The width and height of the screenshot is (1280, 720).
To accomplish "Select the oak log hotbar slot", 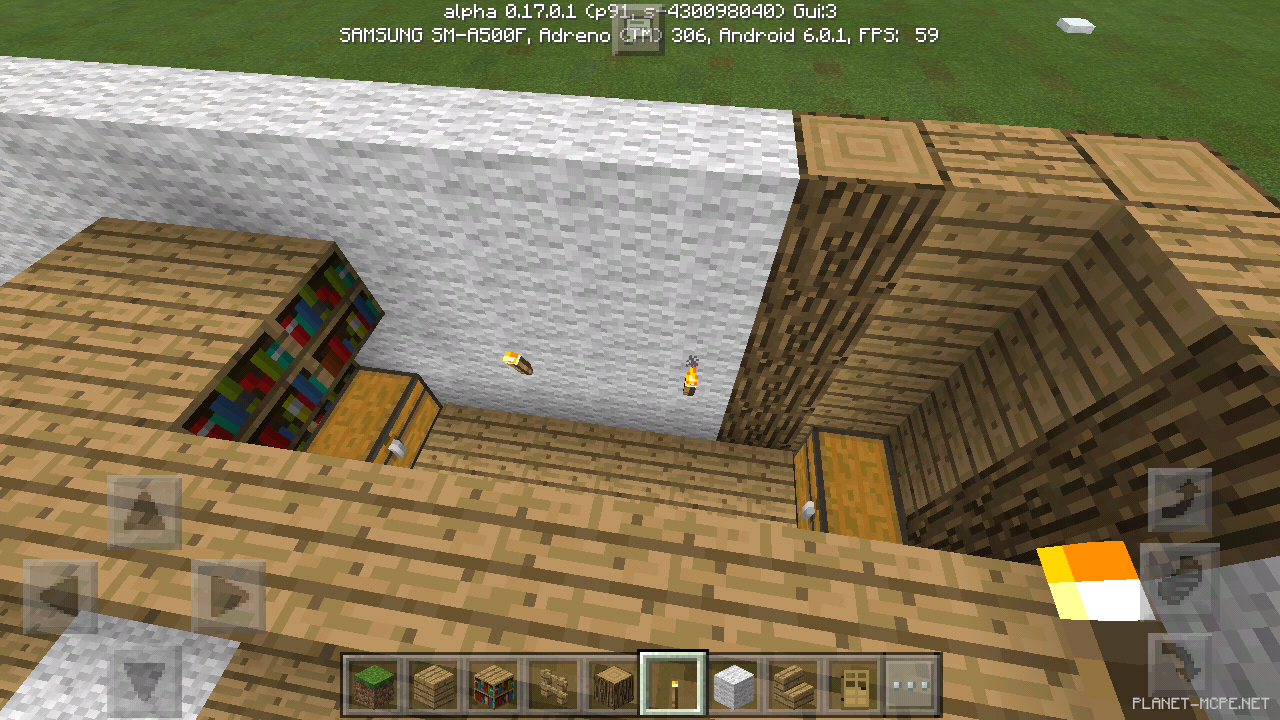I will point(612,685).
